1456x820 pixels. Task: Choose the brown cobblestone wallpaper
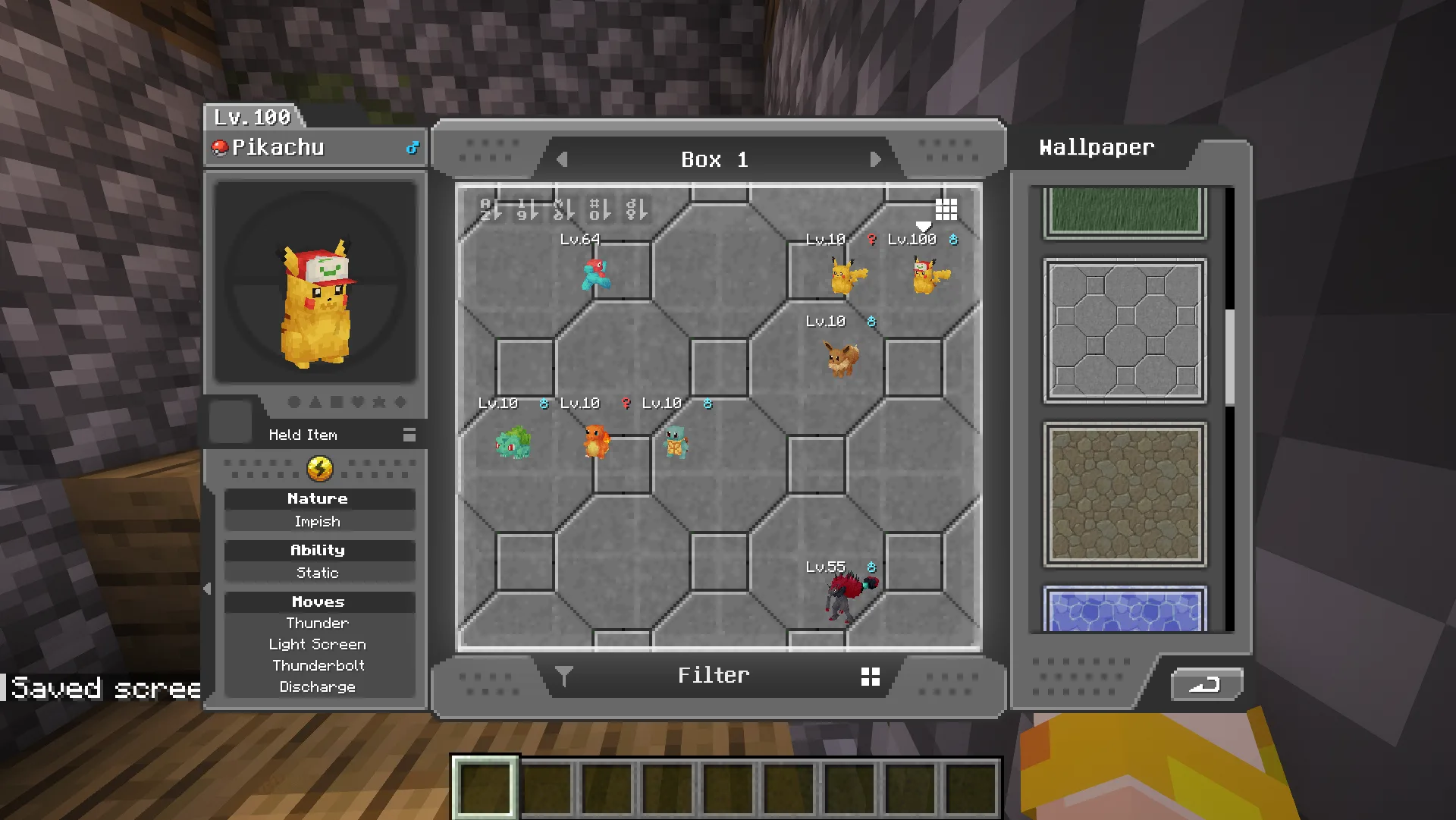click(x=1125, y=495)
